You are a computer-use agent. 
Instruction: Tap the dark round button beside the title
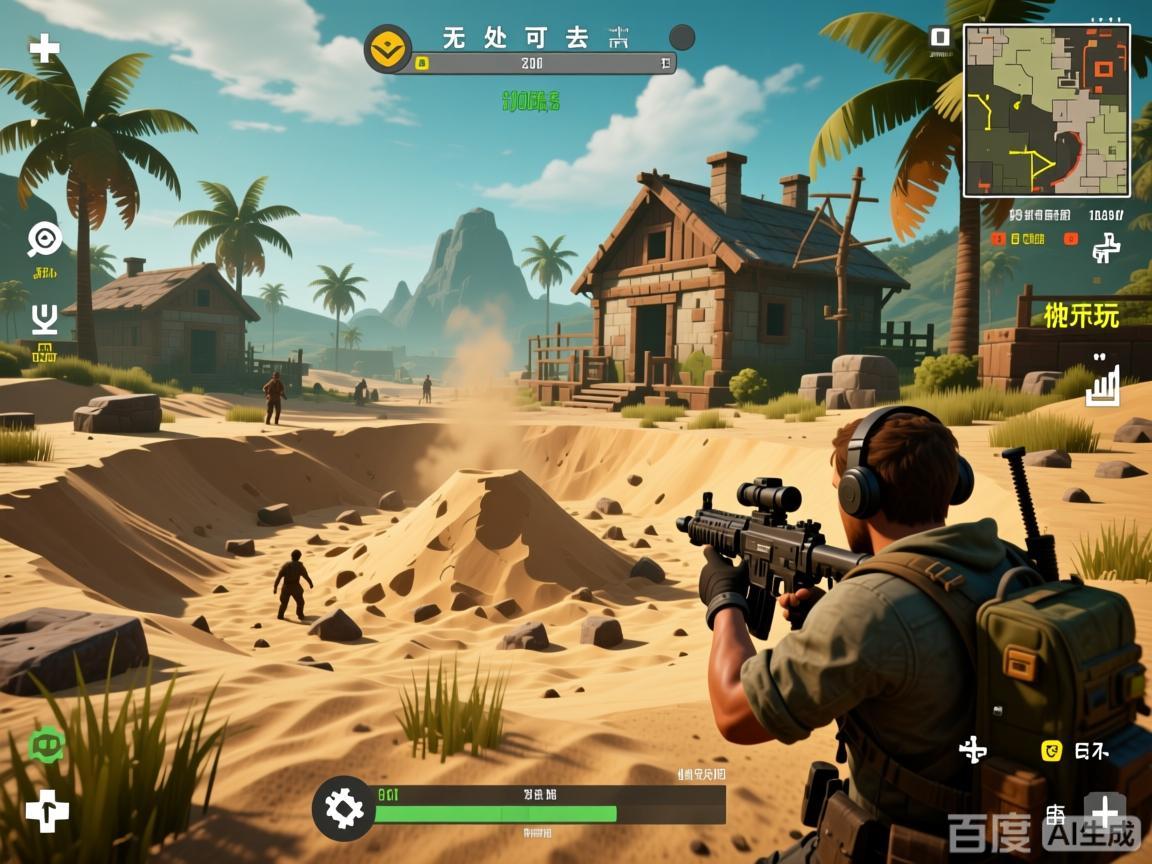pyautogui.click(x=681, y=38)
